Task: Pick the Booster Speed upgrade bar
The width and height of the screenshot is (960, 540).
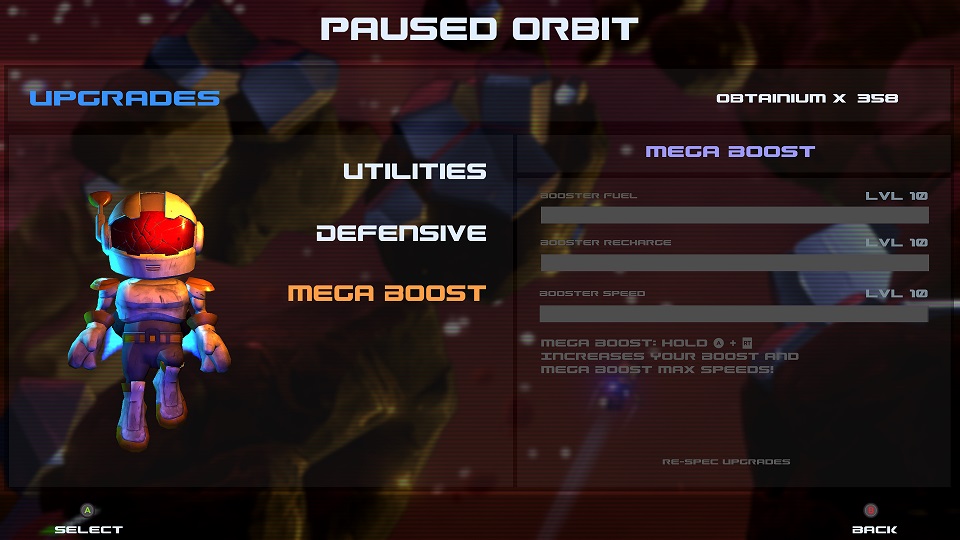Action: point(734,313)
